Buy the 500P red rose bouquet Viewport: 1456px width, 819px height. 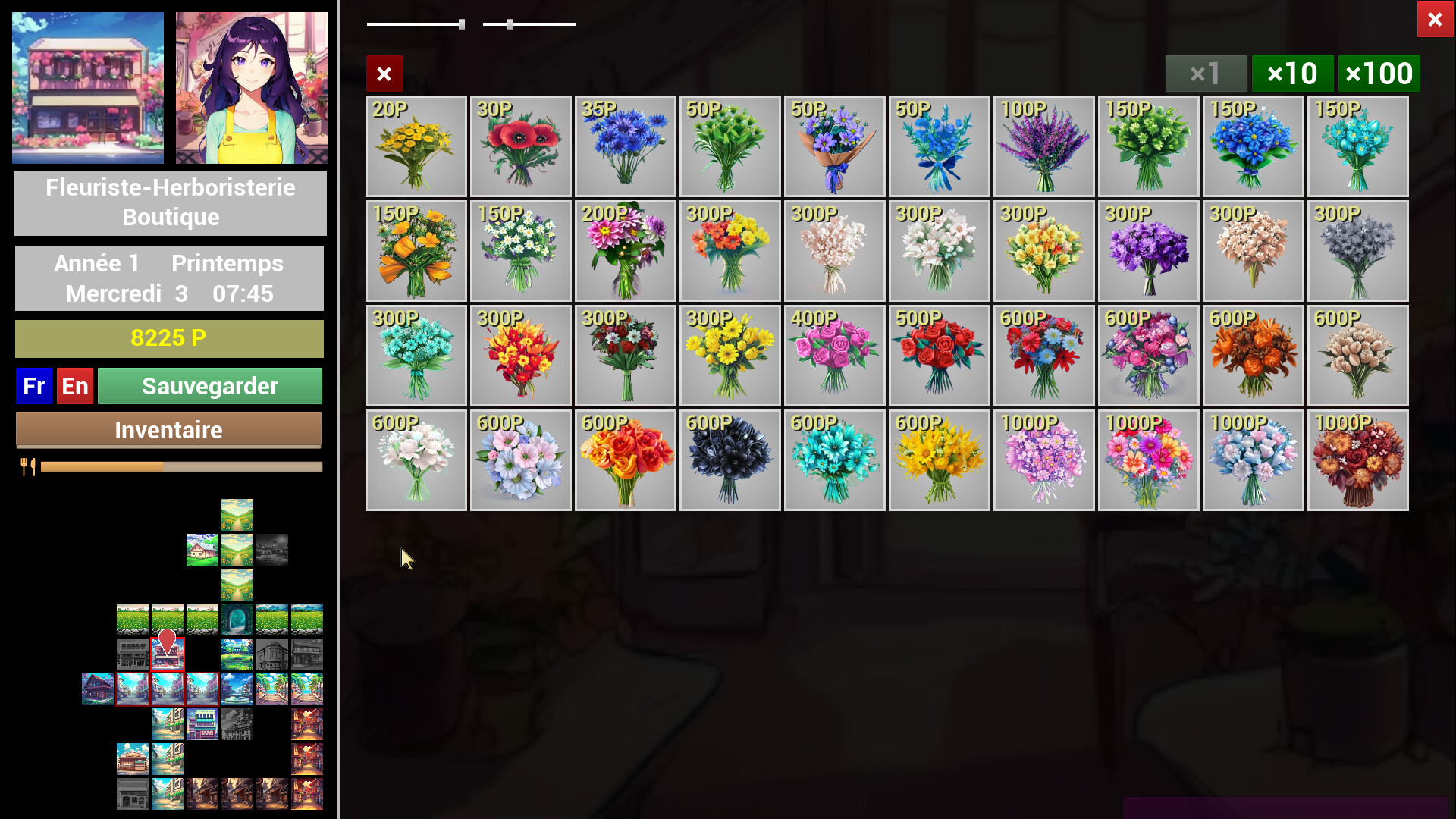940,356
